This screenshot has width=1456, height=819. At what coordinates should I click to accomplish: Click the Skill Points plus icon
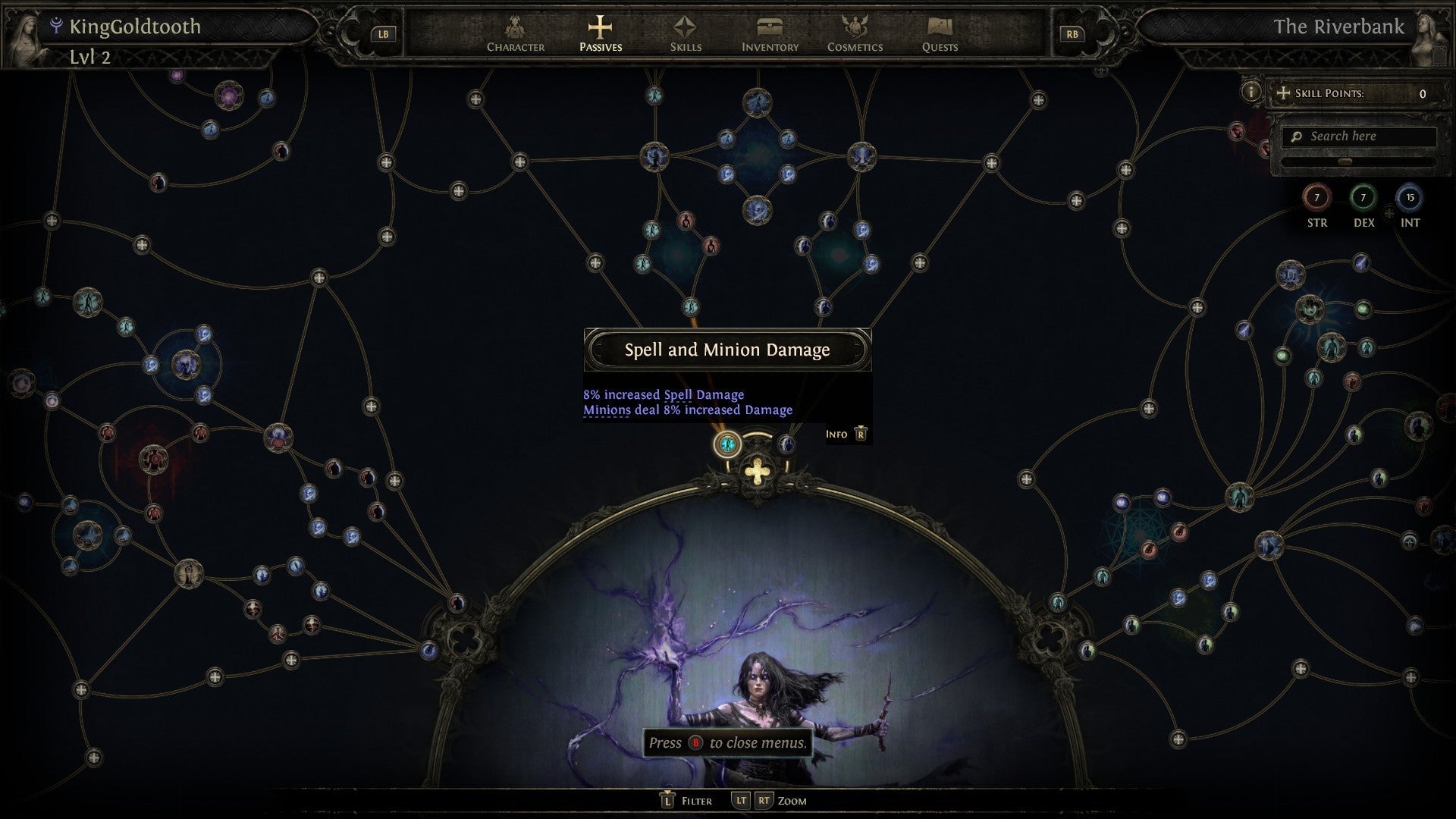(1283, 93)
